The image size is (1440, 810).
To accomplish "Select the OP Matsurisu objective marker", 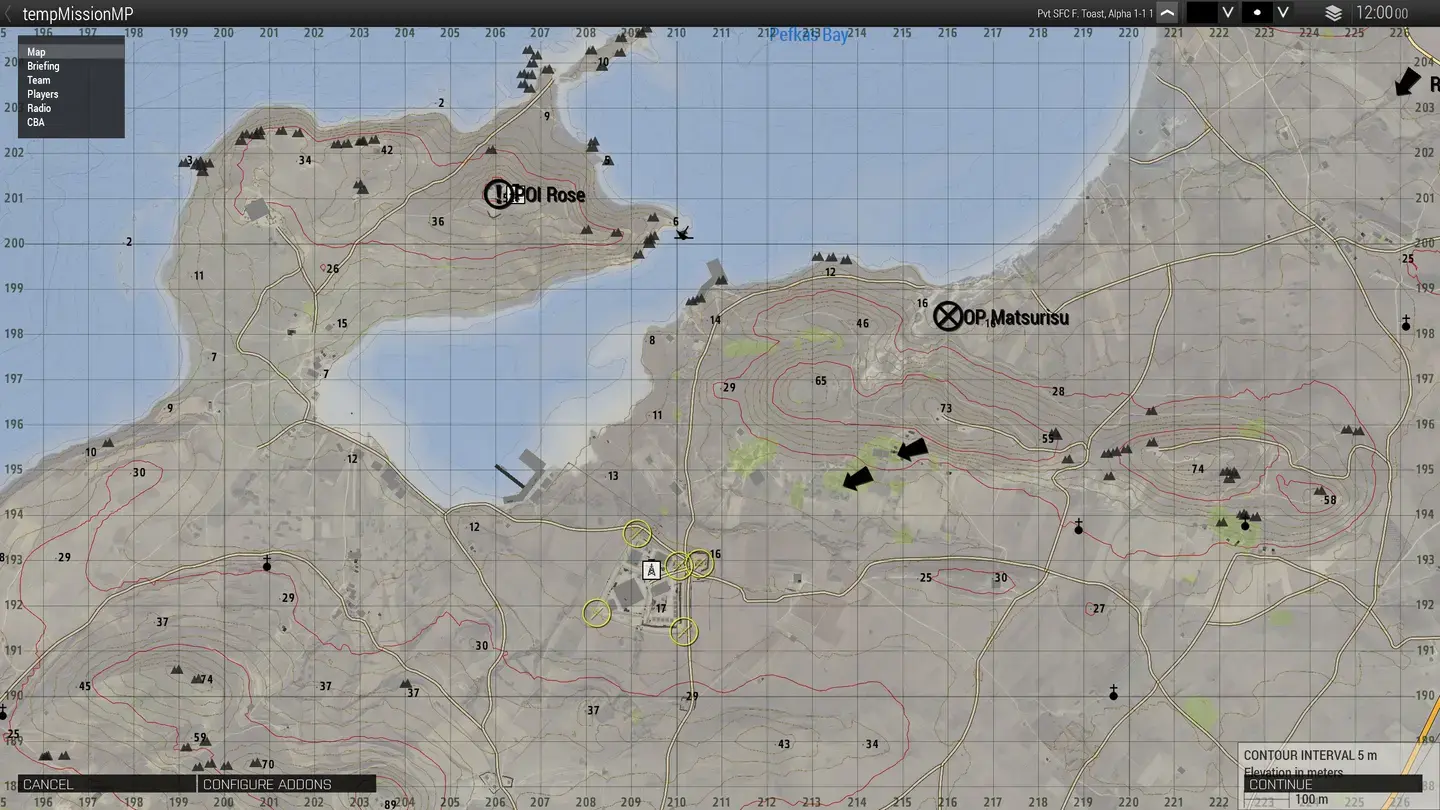I will coord(947,316).
